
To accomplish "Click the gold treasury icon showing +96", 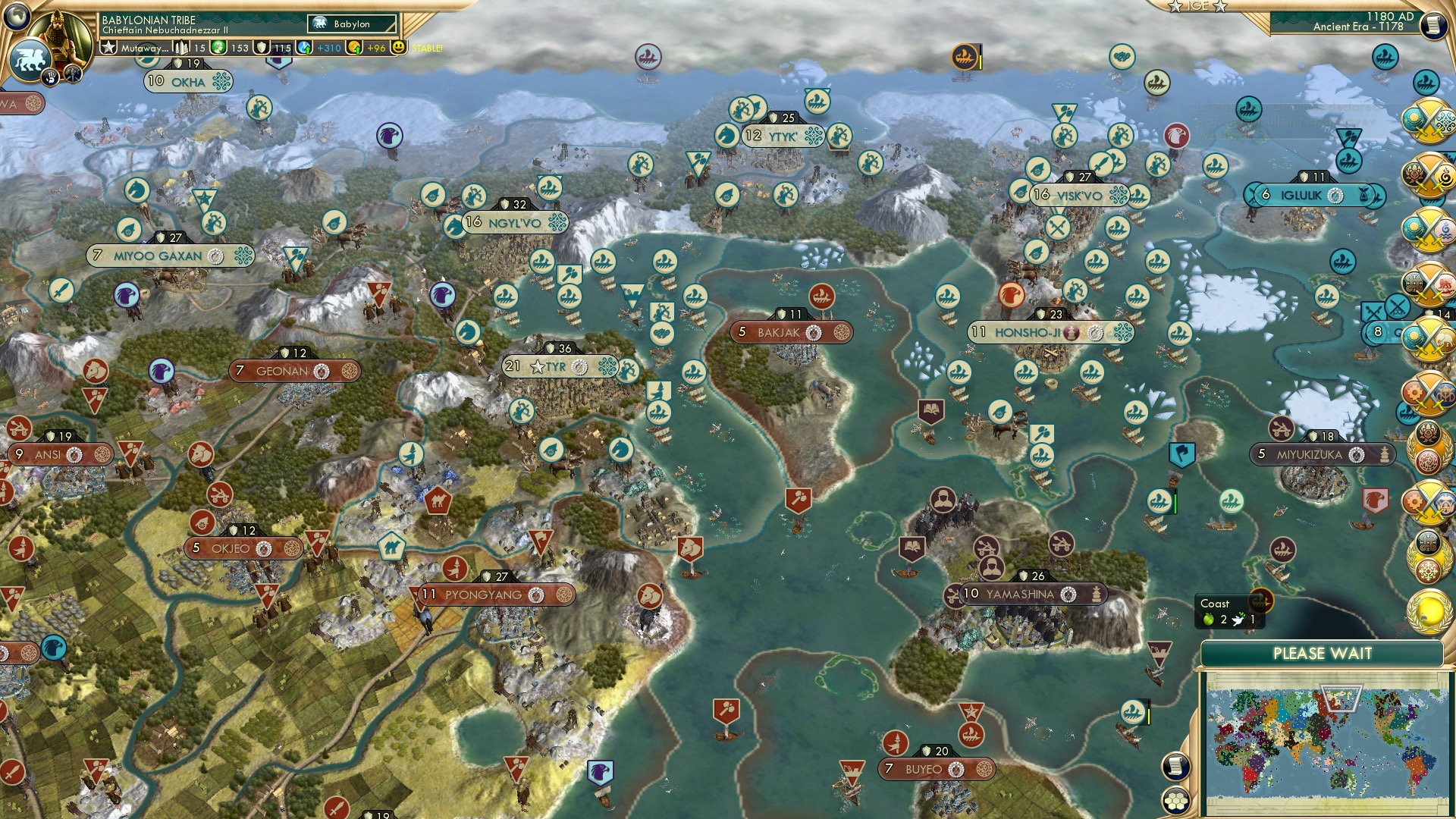I will tap(355, 49).
